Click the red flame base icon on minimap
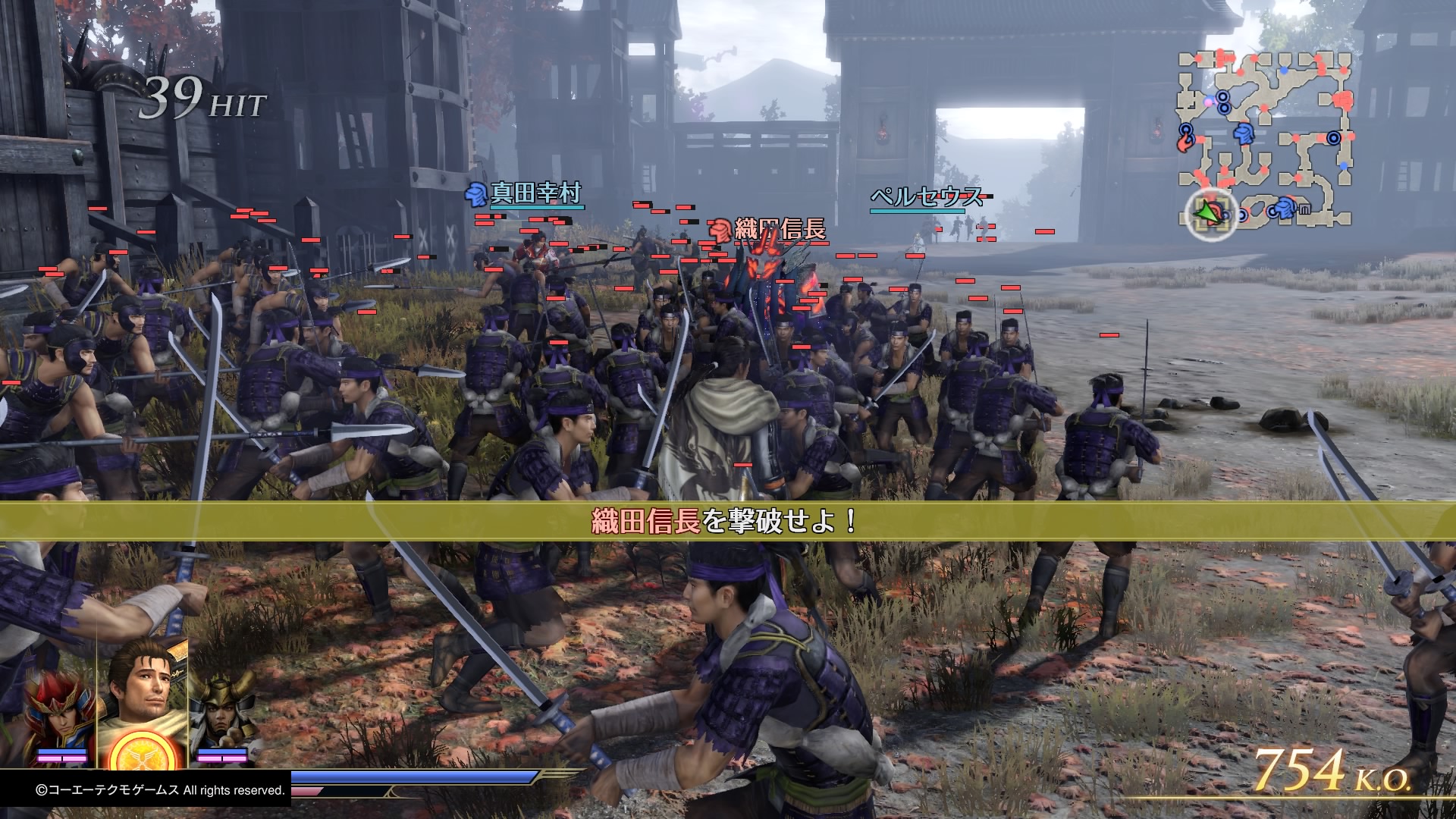Image resolution: width=1456 pixels, height=819 pixels. (x=1186, y=141)
